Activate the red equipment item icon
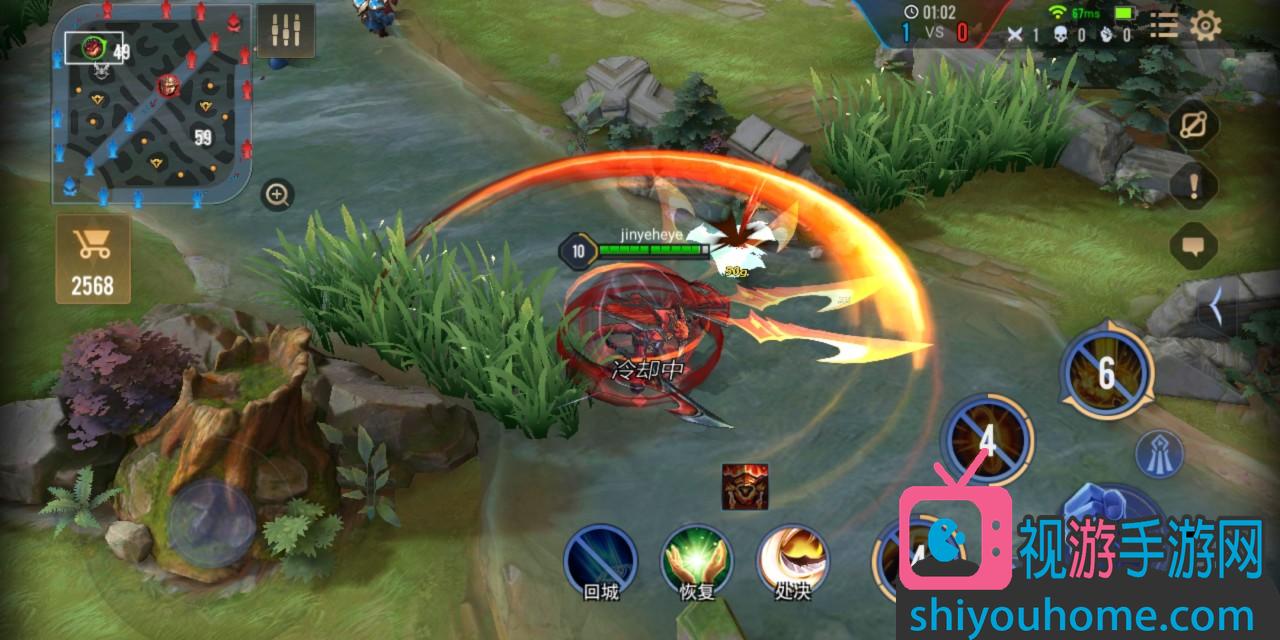 pos(745,486)
